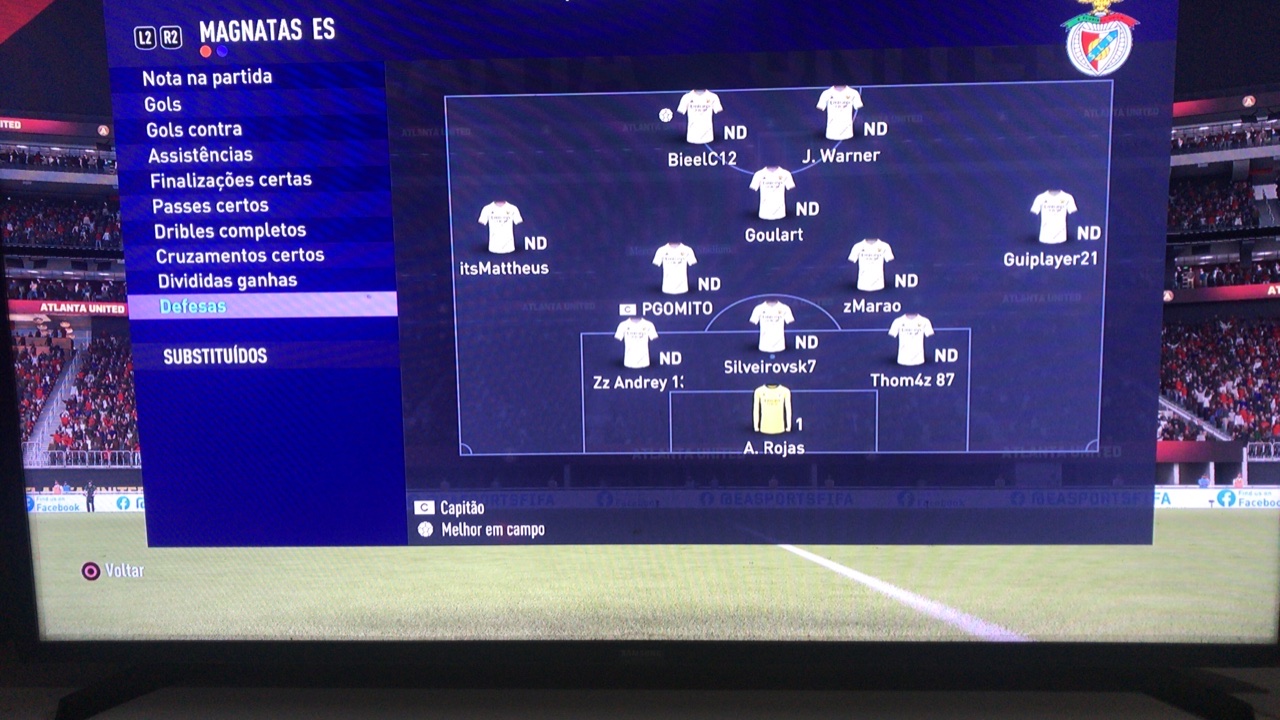Choose Goulart in the lineup

coord(772,193)
